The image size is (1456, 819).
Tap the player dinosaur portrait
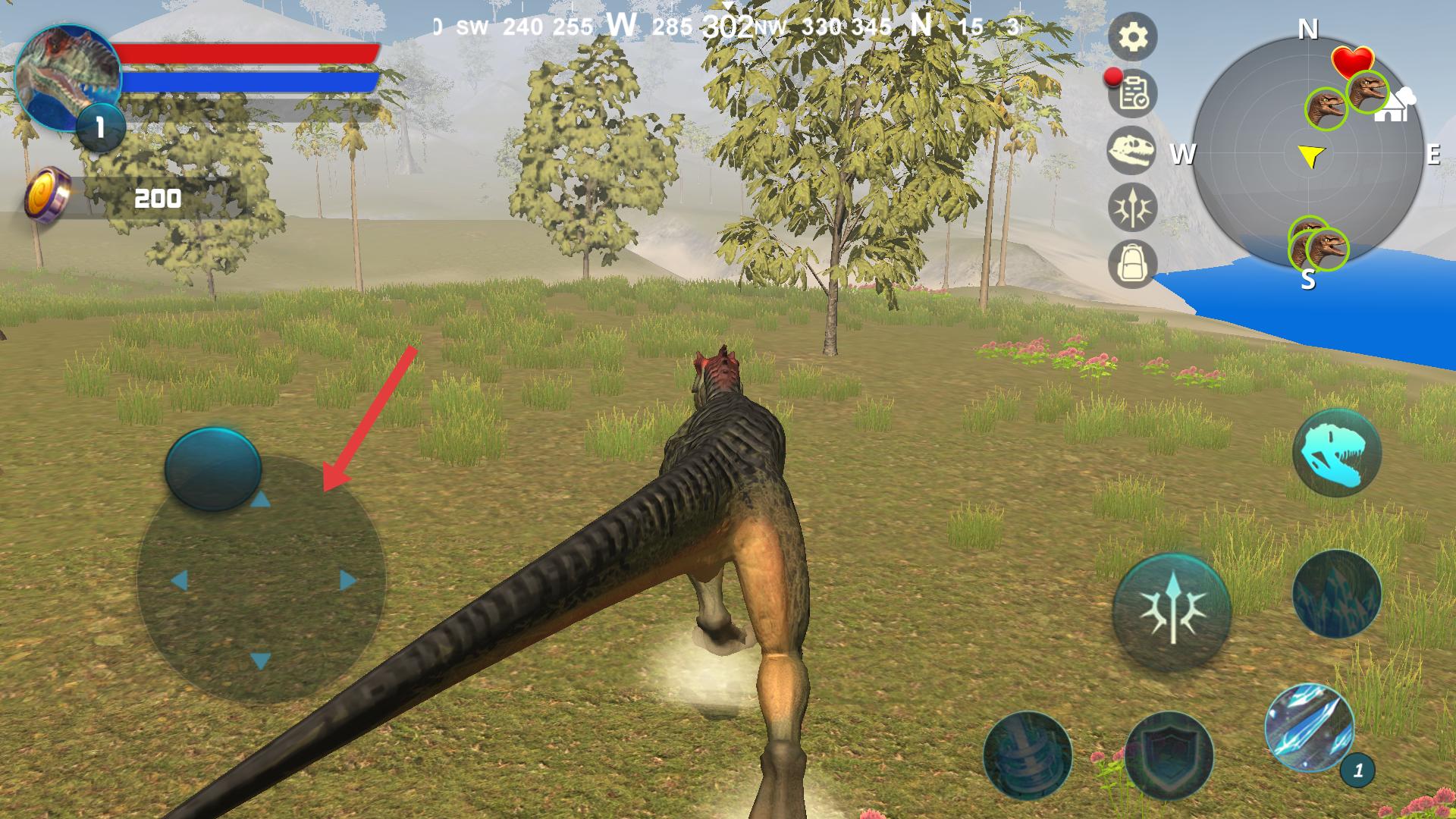pos(67,76)
